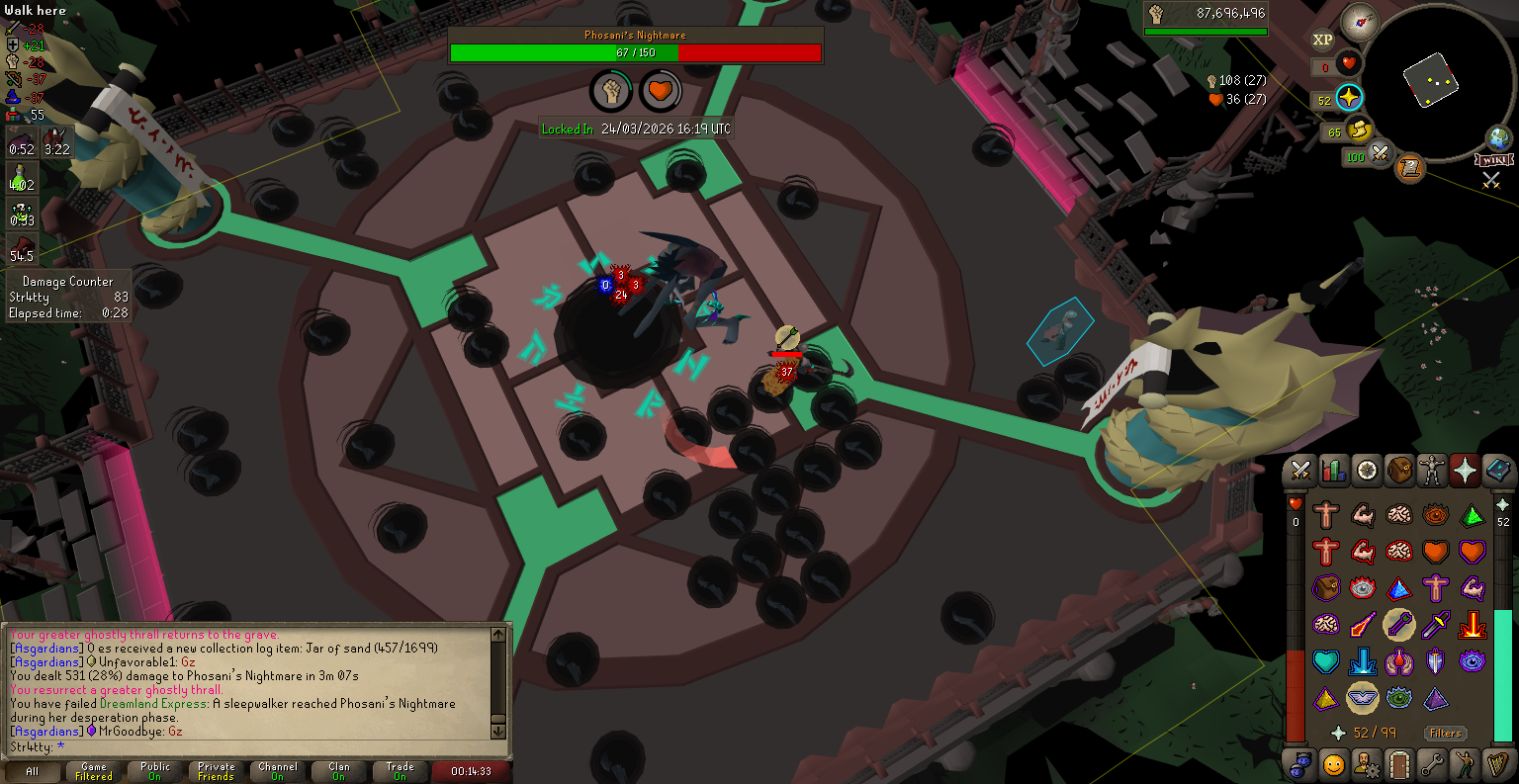The height and width of the screenshot is (784, 1519).
Task: Show the Worn Equipment tab
Action: tap(1432, 471)
